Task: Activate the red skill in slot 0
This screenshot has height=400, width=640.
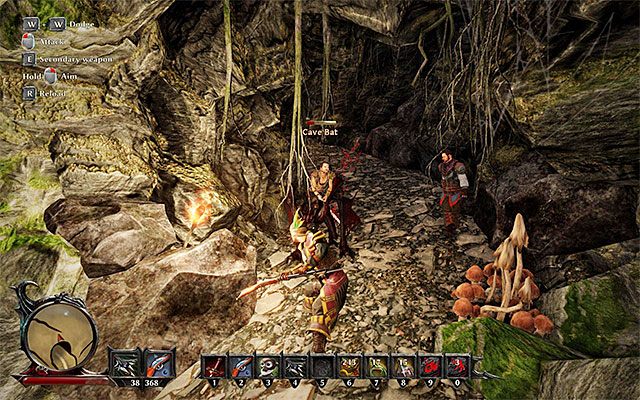Action: pyautogui.click(x=457, y=367)
